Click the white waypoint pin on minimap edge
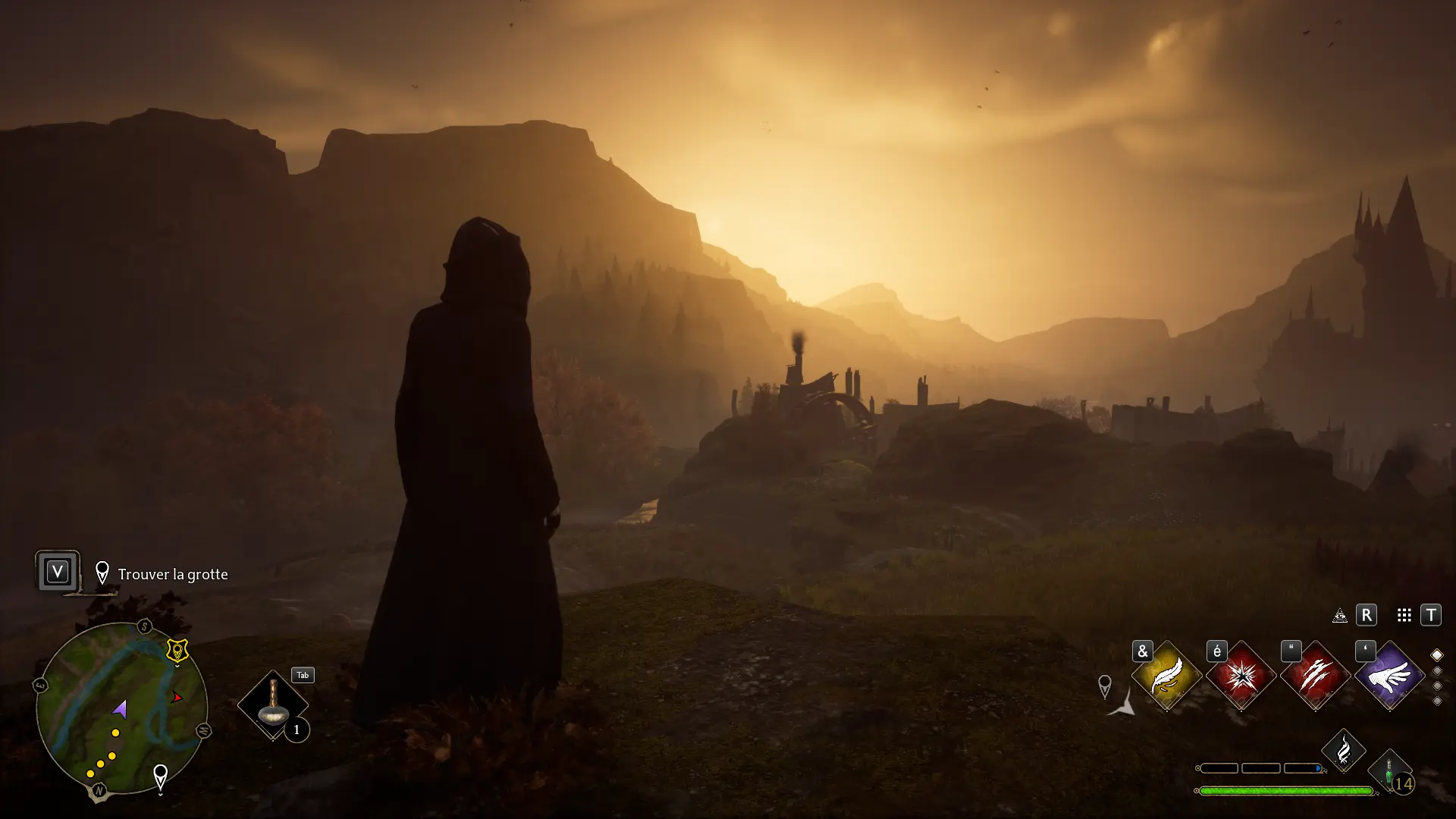Screen dimensions: 1456x819 [x=160, y=777]
